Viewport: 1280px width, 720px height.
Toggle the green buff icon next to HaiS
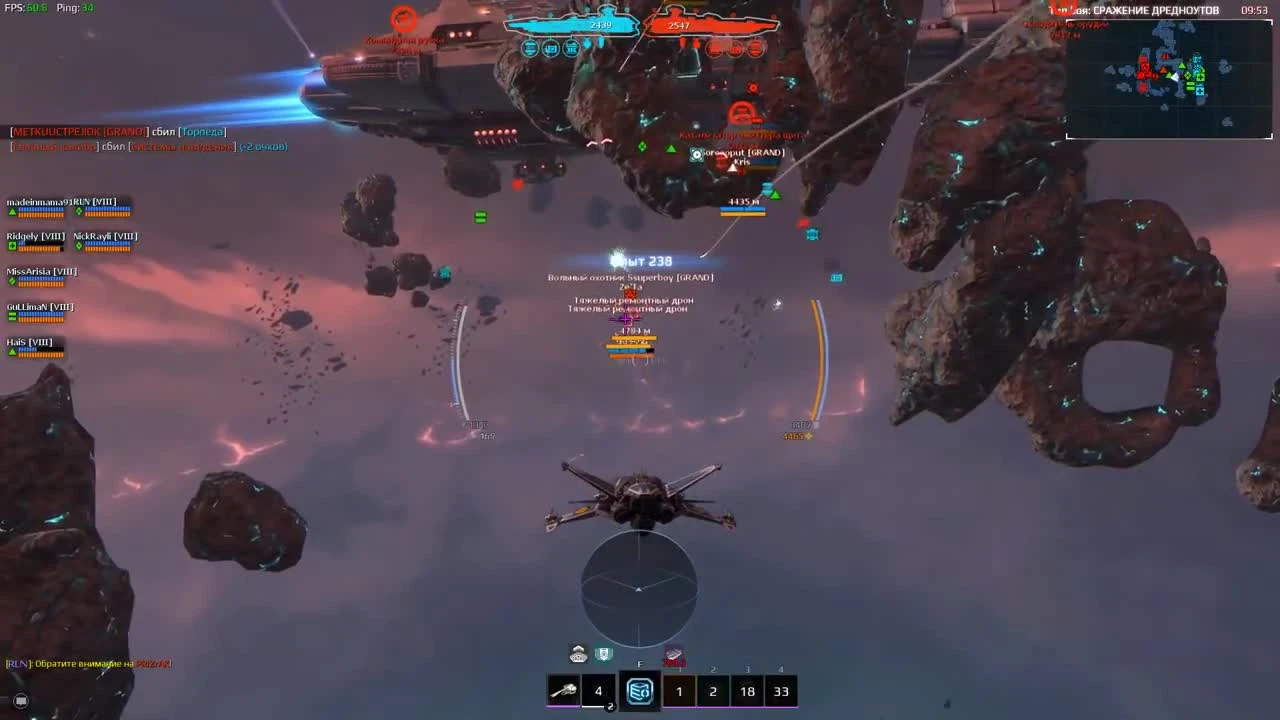coord(11,350)
